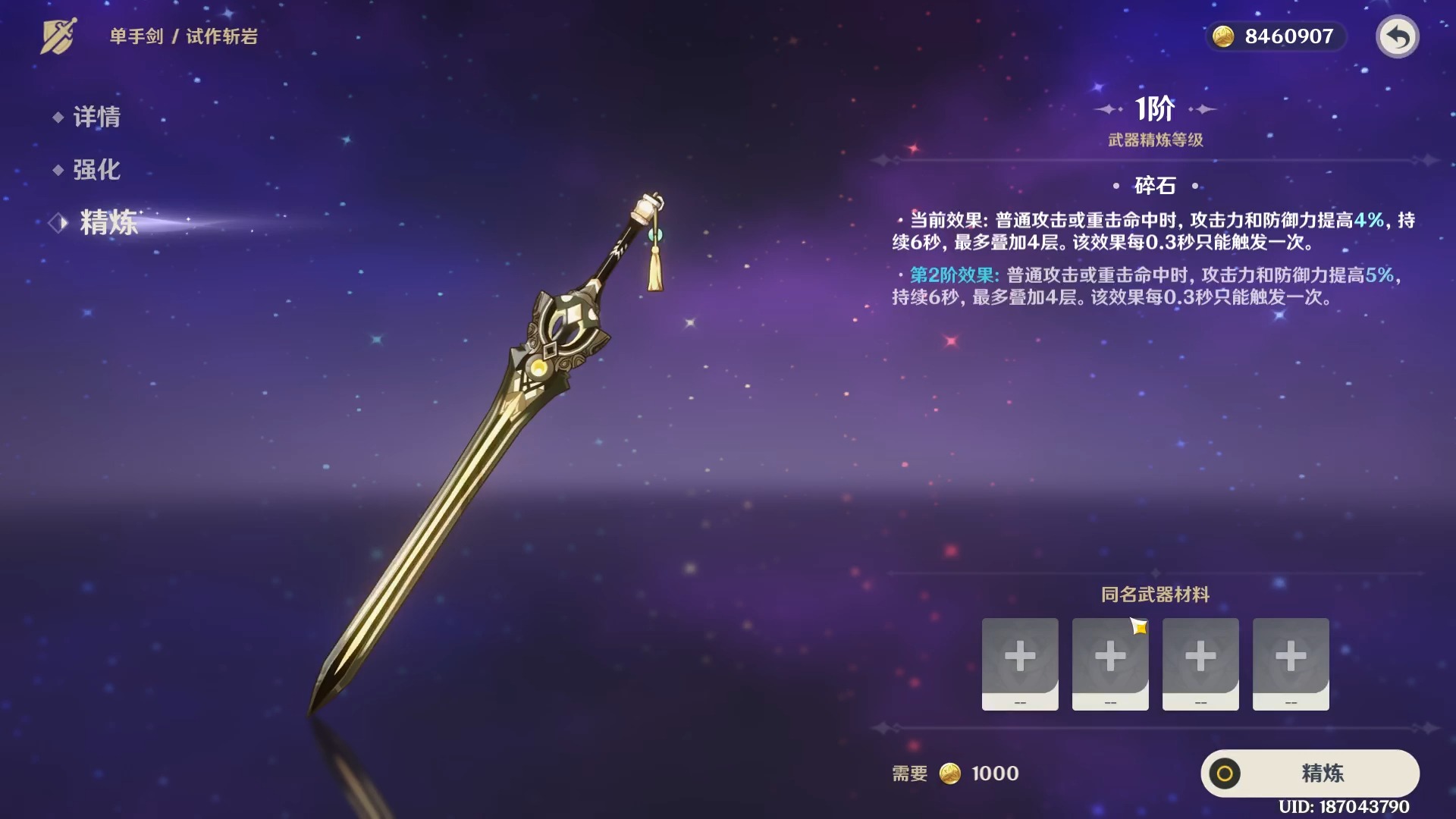Add a weapon to the second material slot
This screenshot has height=819, width=1456.
(1109, 664)
